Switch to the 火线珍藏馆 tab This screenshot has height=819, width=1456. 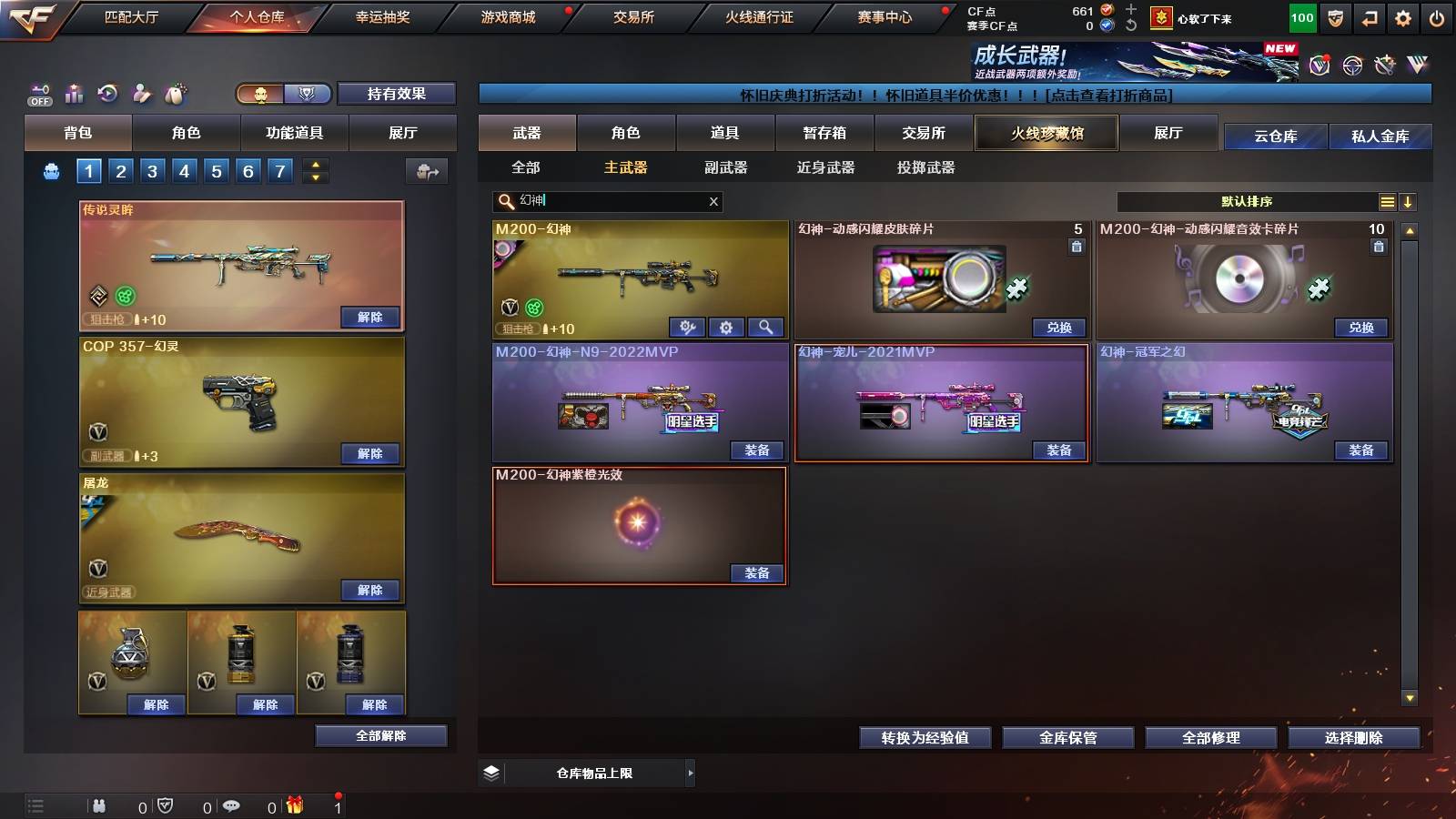click(x=1046, y=133)
